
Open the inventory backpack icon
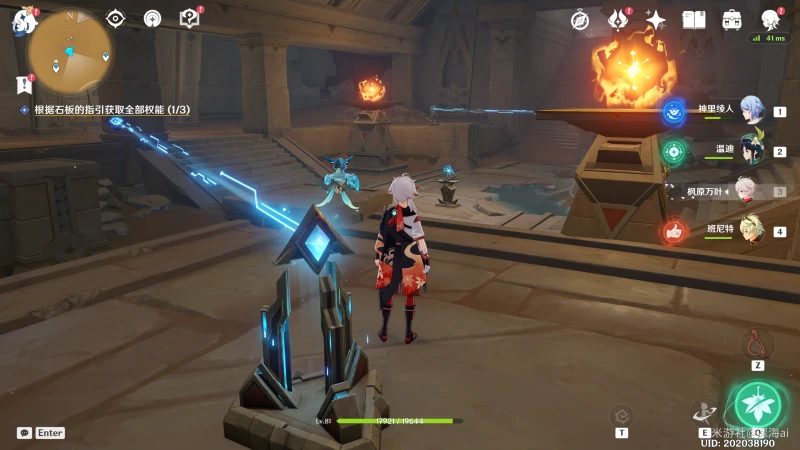(x=732, y=20)
